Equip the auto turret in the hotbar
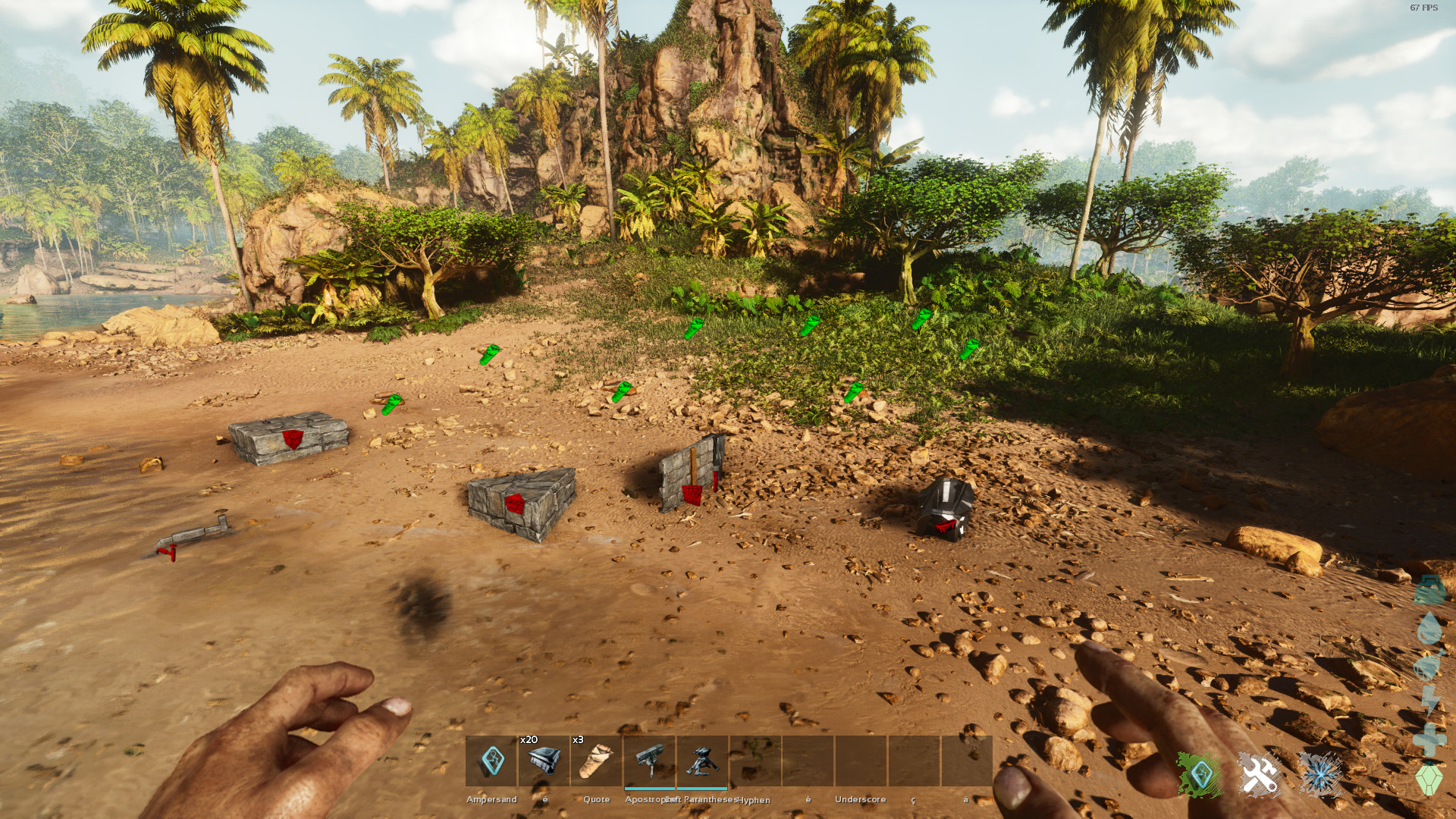 coord(649,761)
